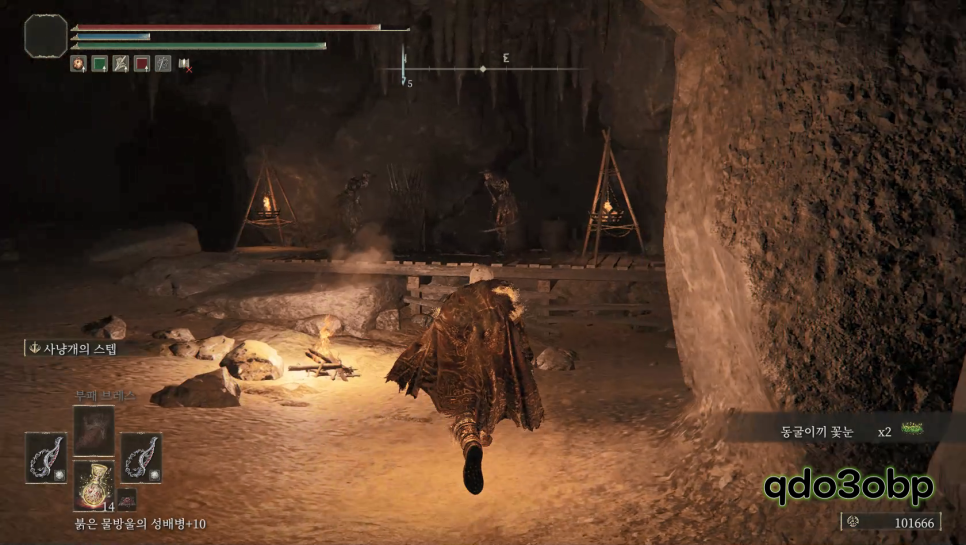Click the small pouch item beside the flask
Viewport: 966px width, 545px height.
[126, 497]
